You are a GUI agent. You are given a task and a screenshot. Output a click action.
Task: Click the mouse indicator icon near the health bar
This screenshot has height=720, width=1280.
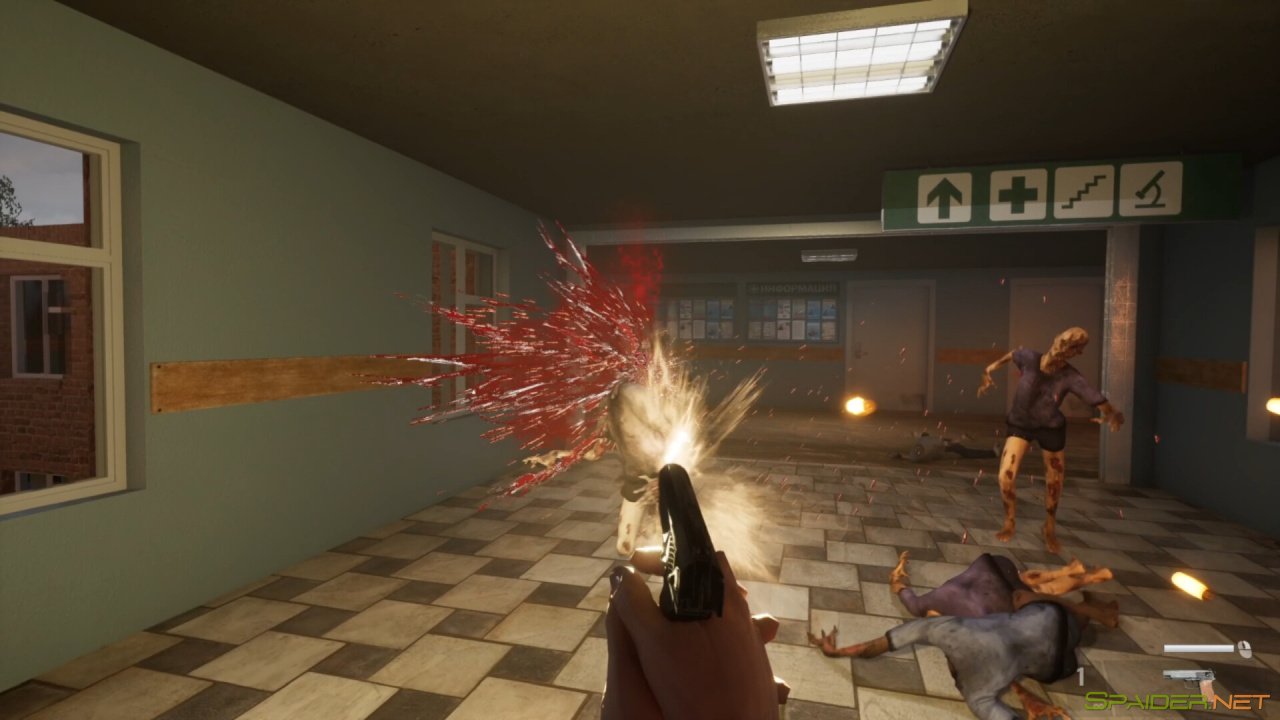tap(1245, 649)
